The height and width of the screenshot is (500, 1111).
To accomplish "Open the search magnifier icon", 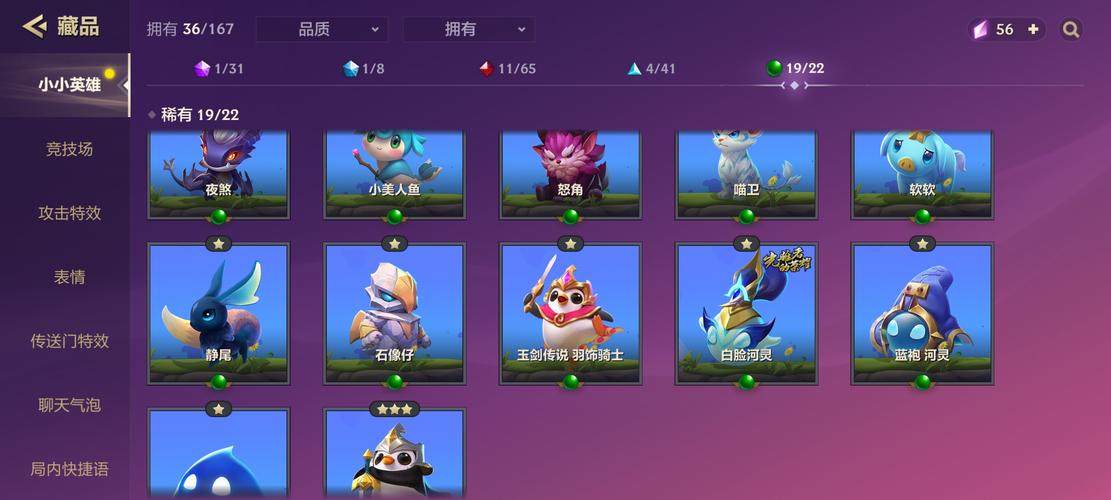I will pyautogui.click(x=1071, y=30).
